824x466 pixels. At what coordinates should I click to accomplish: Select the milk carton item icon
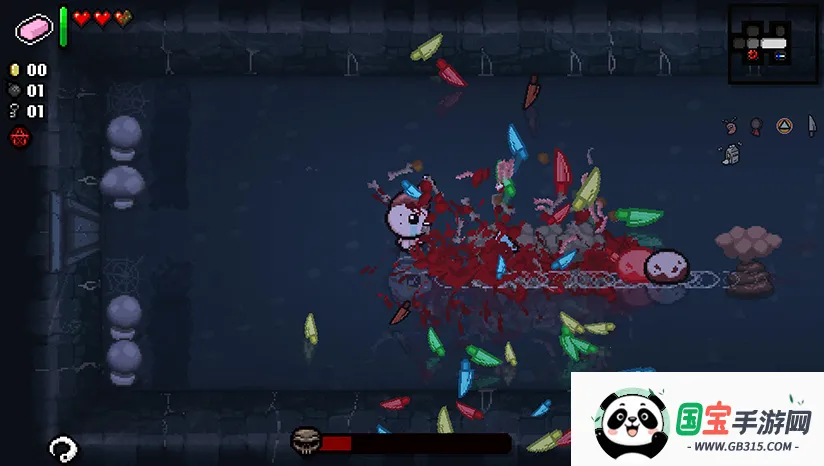[x=731, y=154]
